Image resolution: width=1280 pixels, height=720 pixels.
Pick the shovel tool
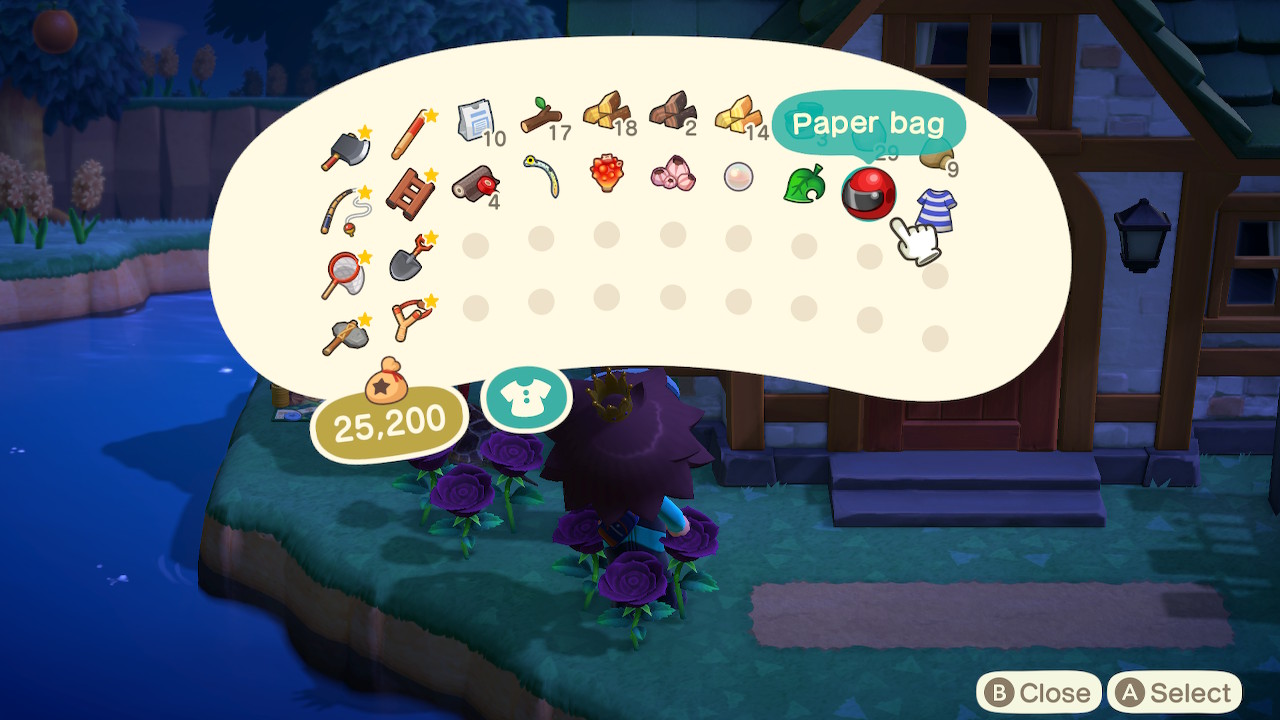tap(409, 259)
